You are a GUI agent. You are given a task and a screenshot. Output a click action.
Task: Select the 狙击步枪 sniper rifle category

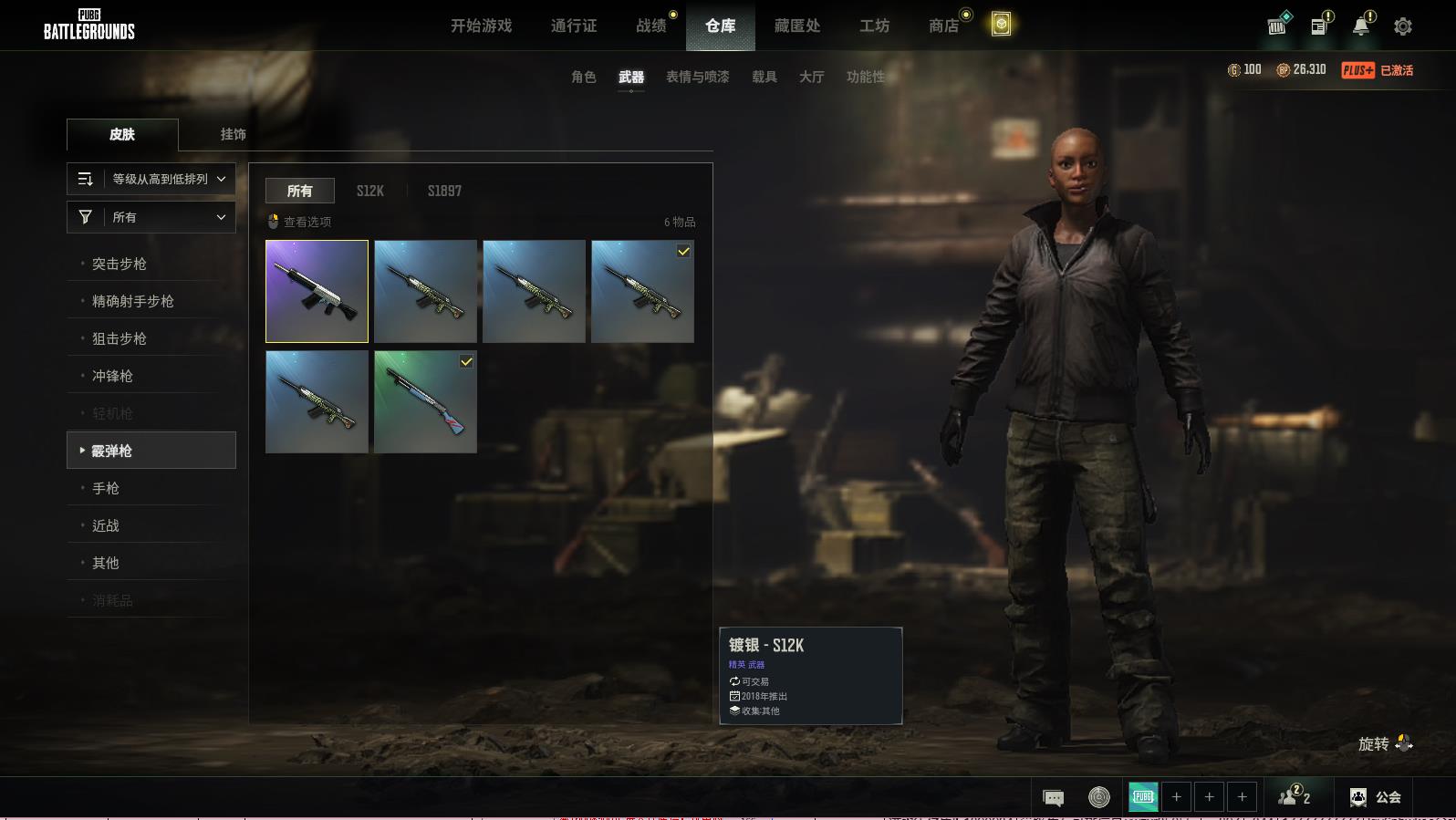[120, 338]
